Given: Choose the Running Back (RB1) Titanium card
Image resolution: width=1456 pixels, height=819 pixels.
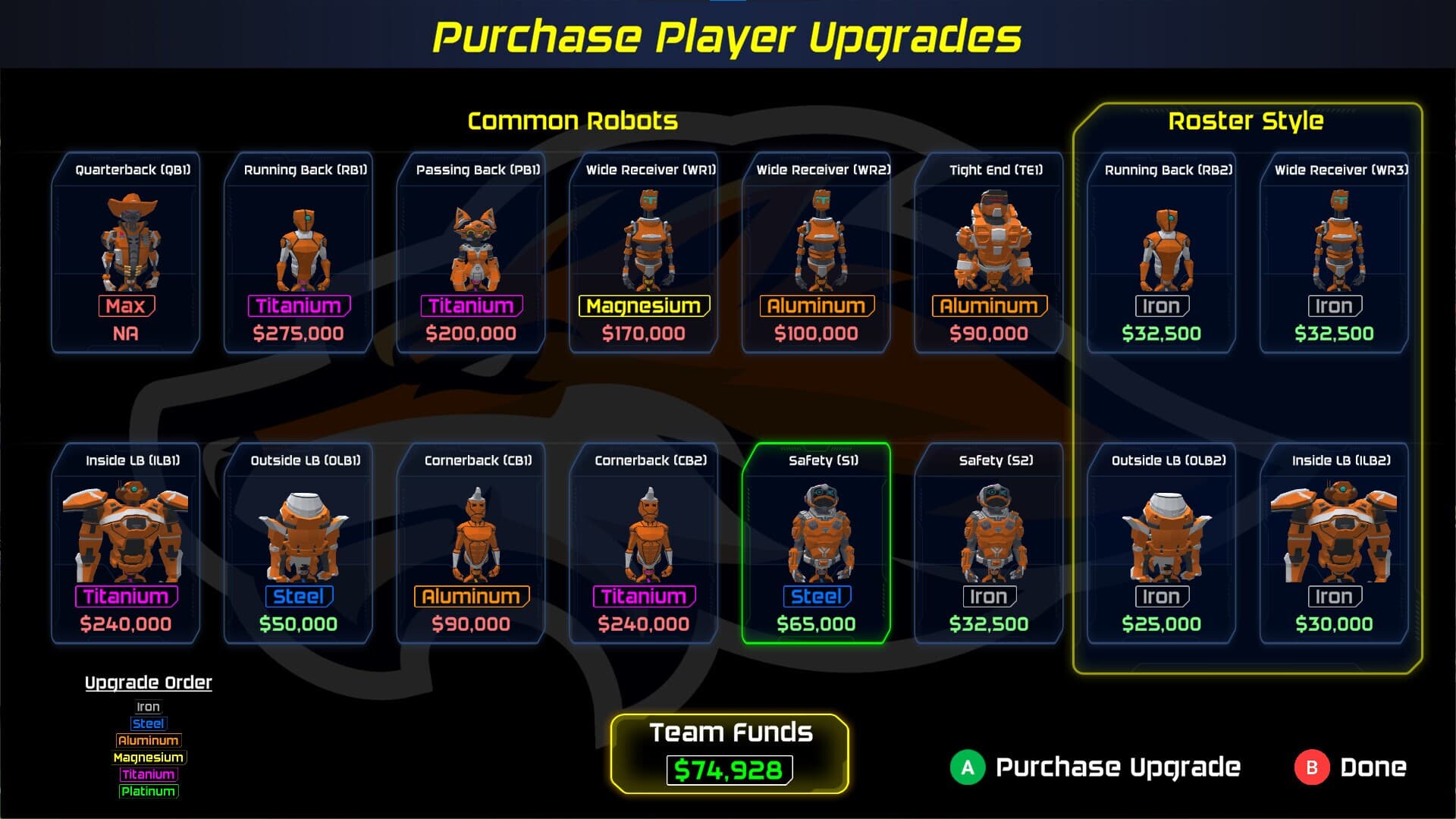Looking at the screenshot, I should pos(298,253).
